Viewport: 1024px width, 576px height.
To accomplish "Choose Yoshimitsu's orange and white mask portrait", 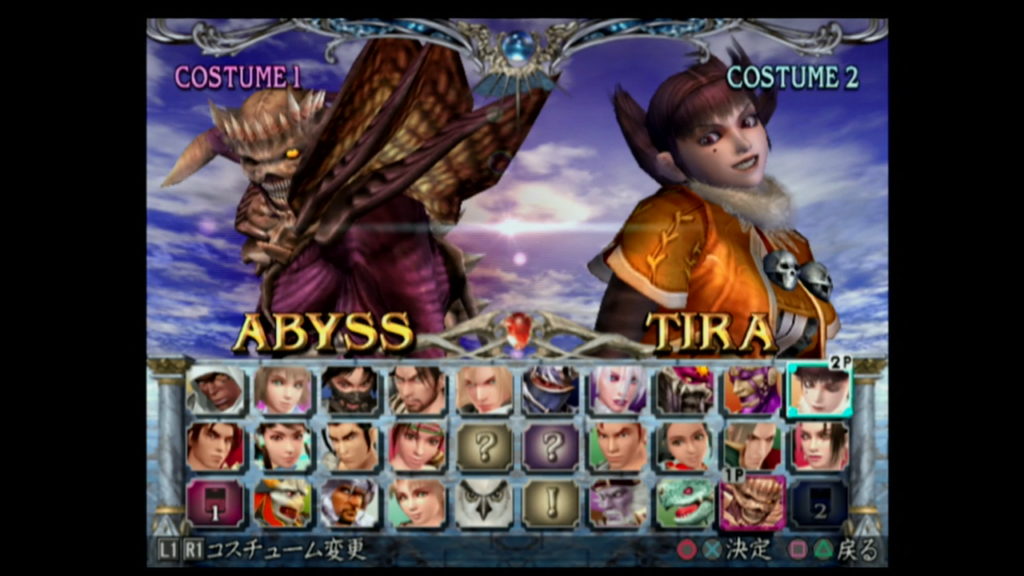I will point(282,503).
